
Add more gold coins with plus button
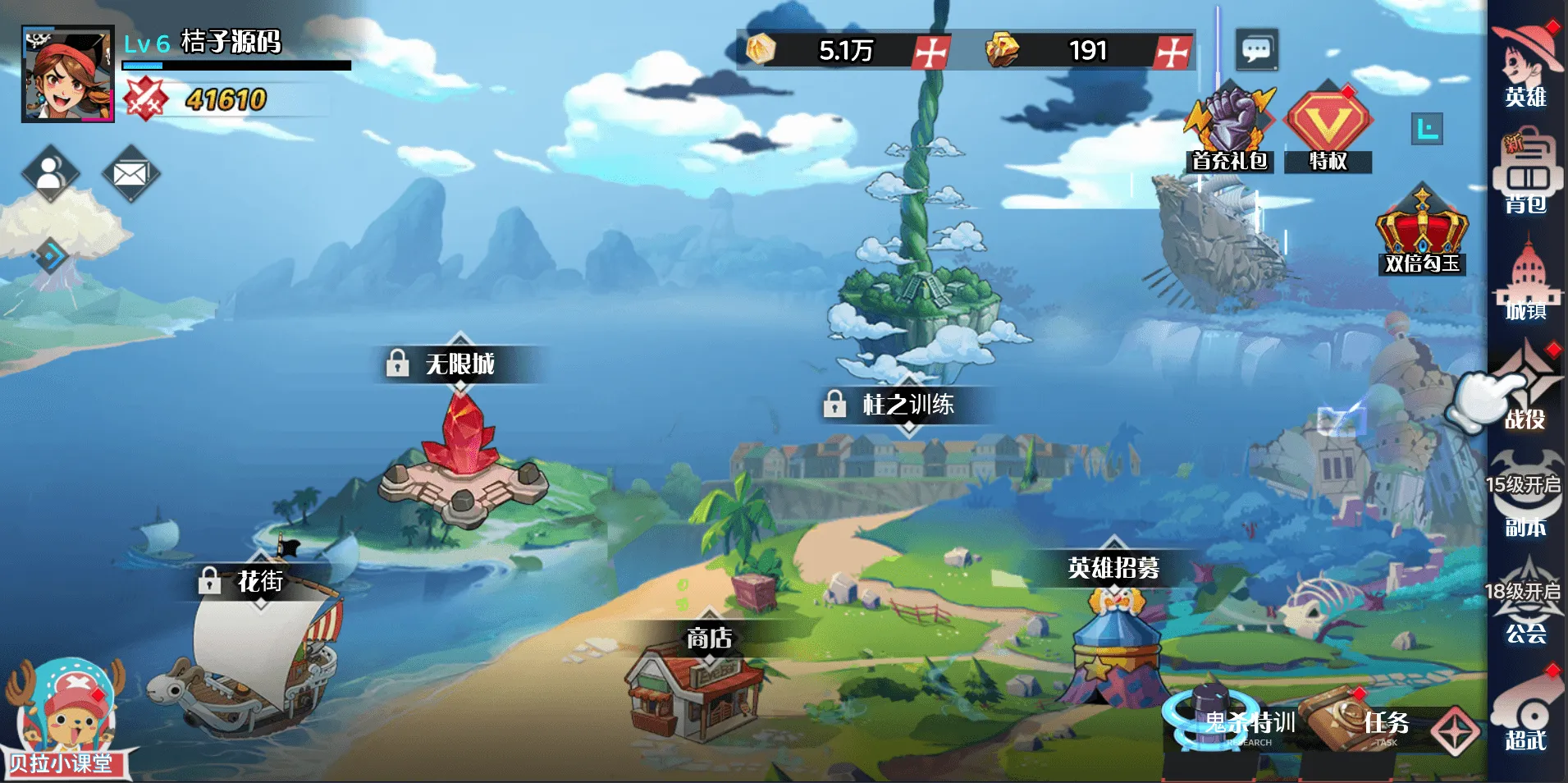point(931,51)
